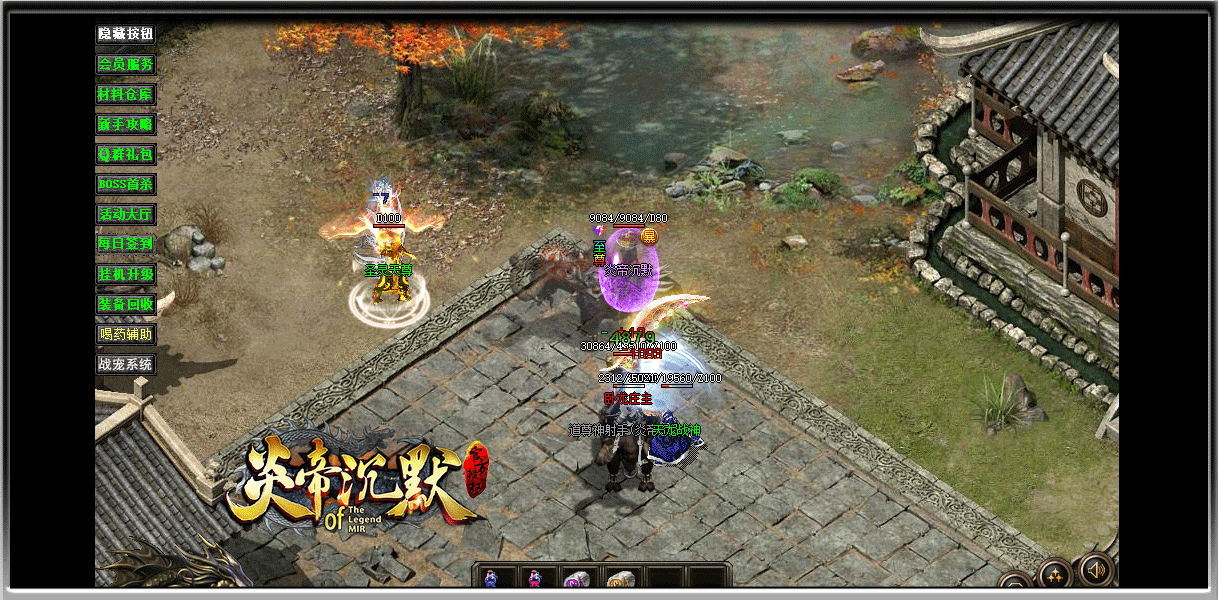Open the BOSS首杀 first-kill panel

pos(126,184)
